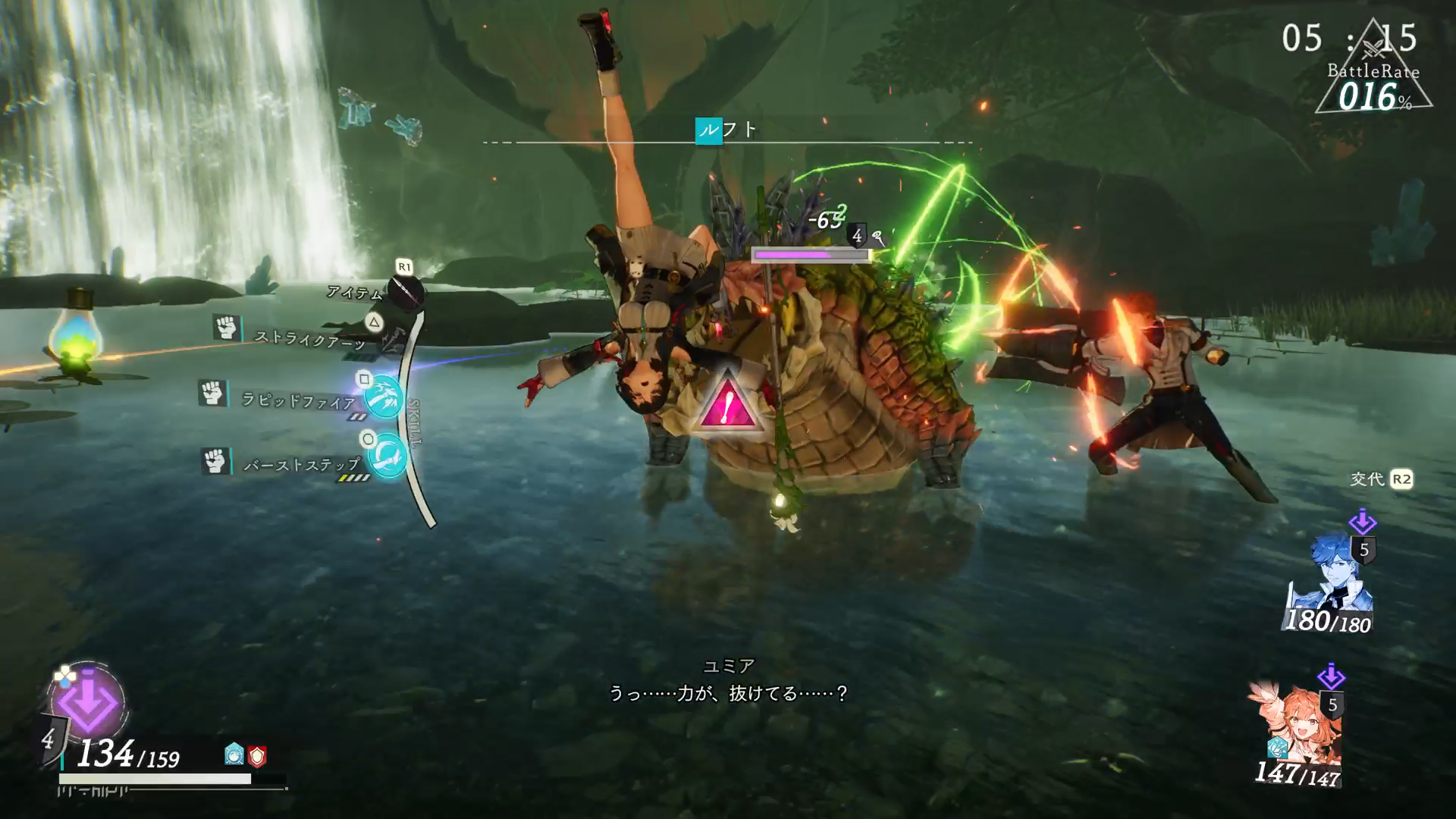Click the purple down-arrow debuff emblem
The image size is (1456, 819).
pyautogui.click(x=88, y=701)
